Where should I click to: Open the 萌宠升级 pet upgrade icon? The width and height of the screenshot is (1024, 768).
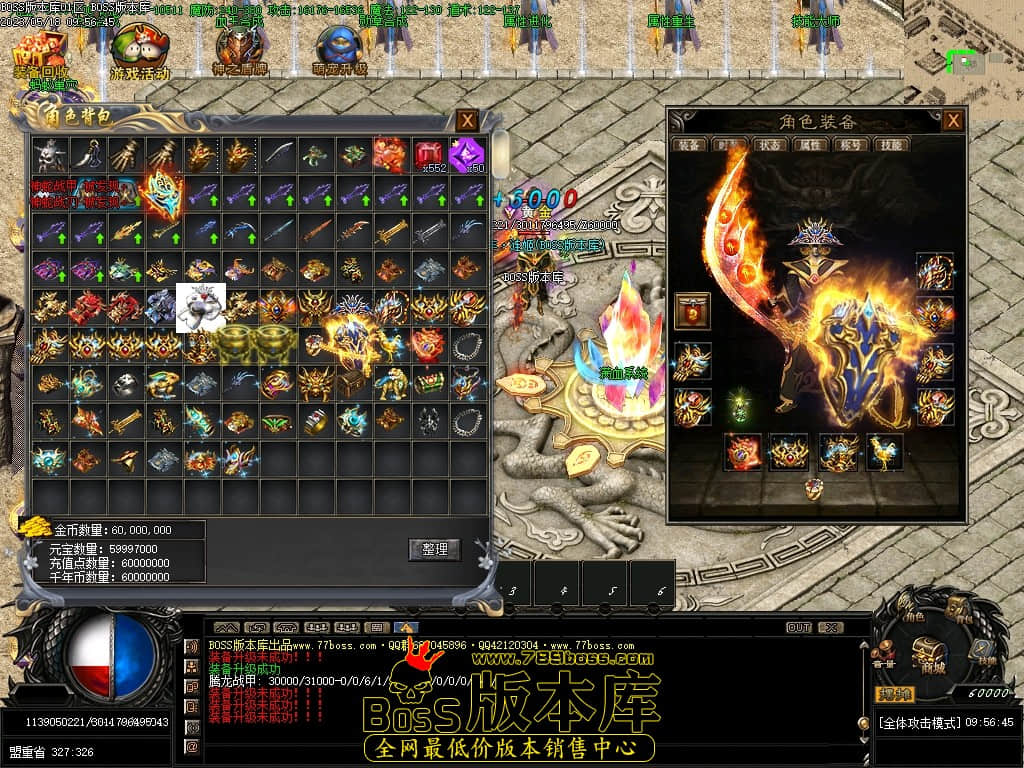(x=340, y=50)
